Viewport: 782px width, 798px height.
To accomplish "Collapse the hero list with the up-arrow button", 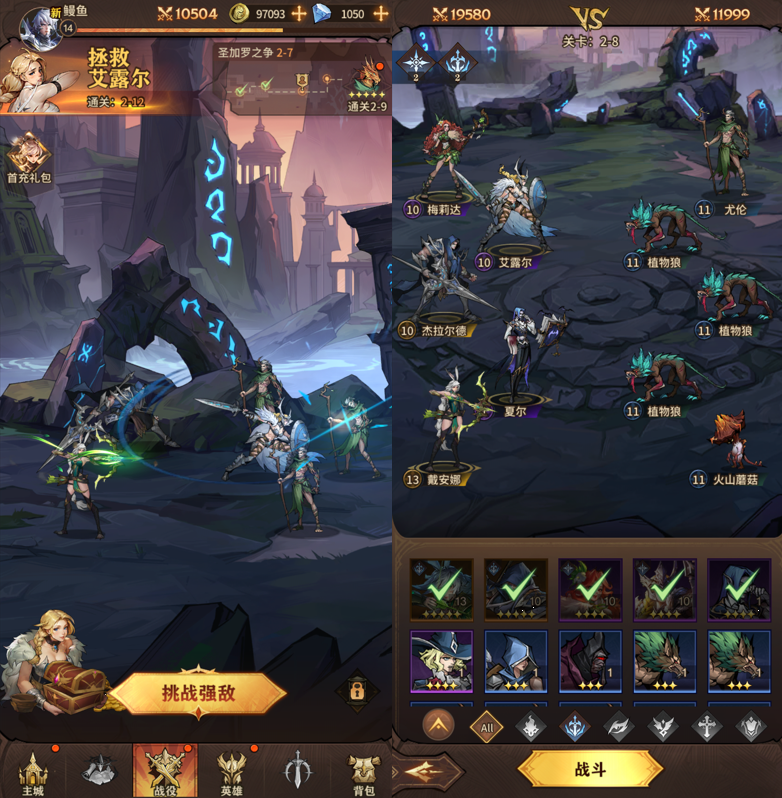I will (x=438, y=726).
